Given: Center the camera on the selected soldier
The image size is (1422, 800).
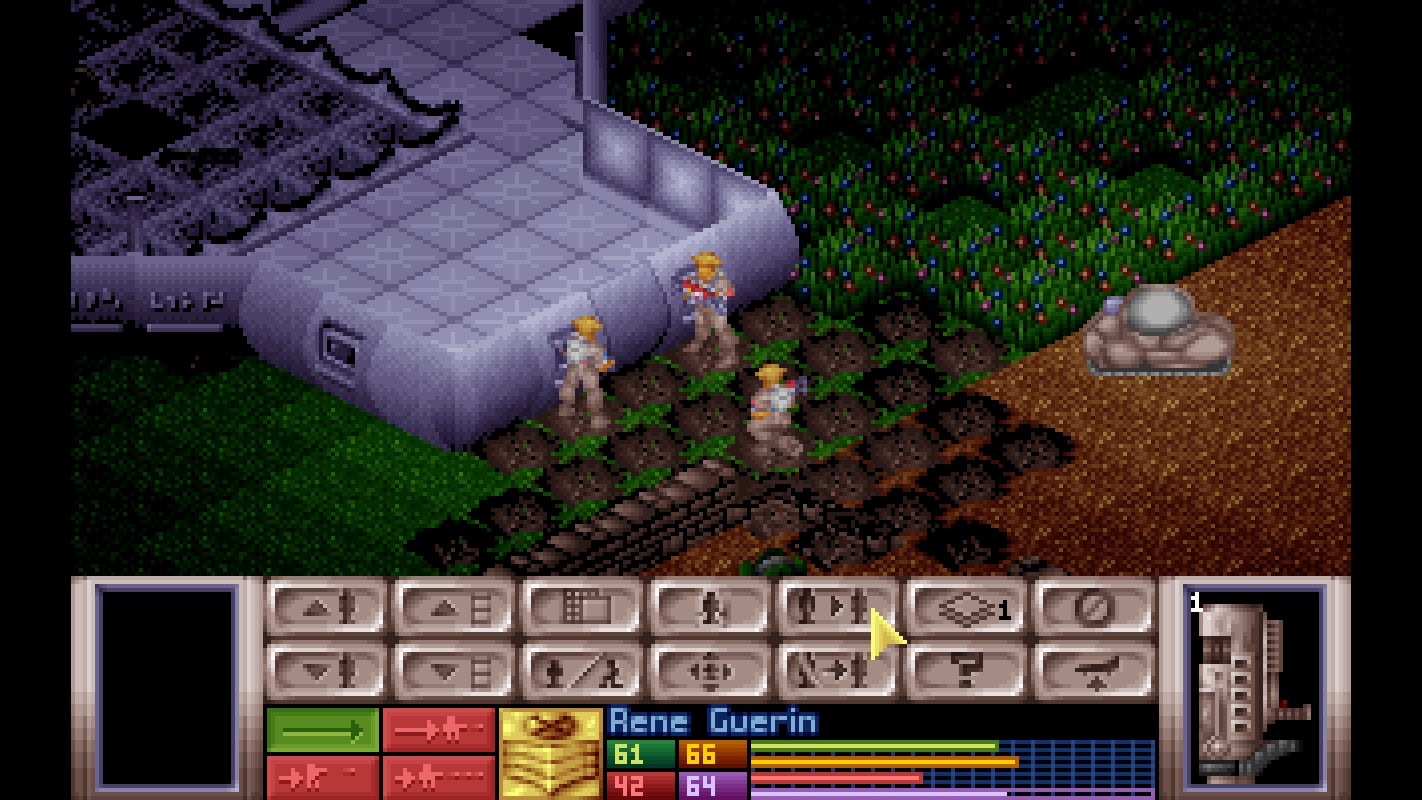Looking at the screenshot, I should click(x=707, y=672).
